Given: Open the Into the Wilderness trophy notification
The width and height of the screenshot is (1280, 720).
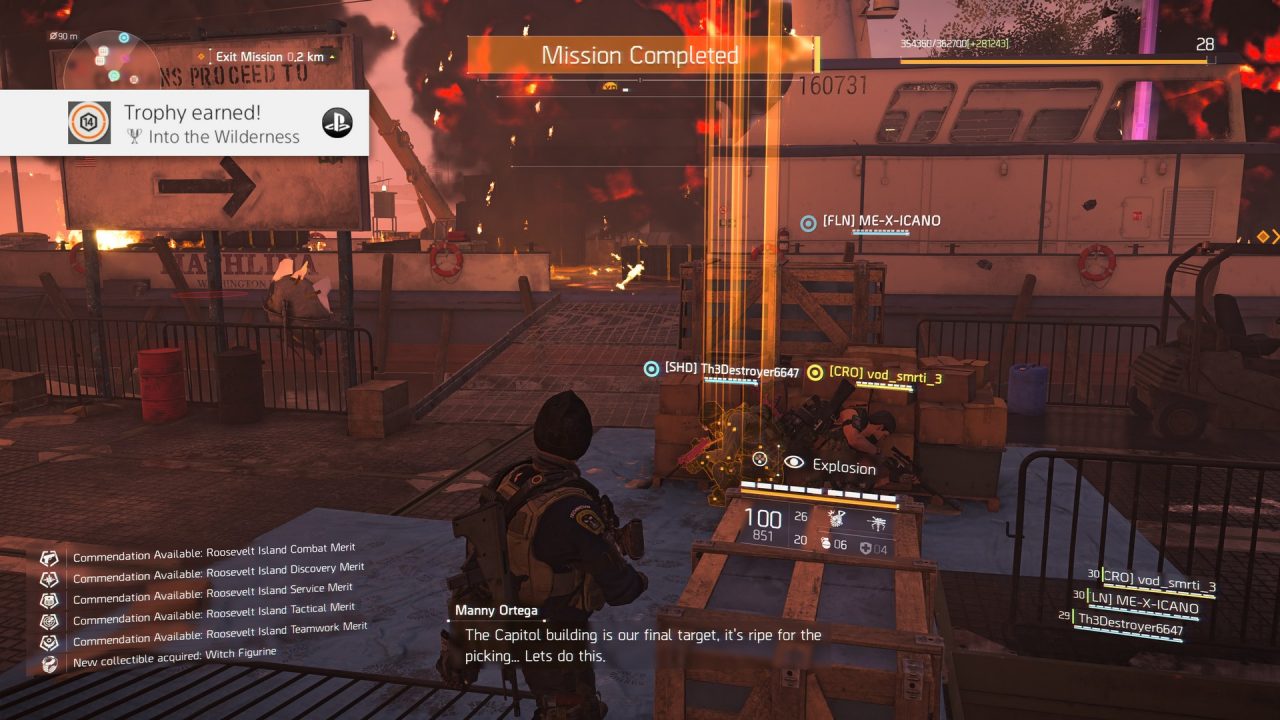Looking at the screenshot, I should tap(211, 124).
